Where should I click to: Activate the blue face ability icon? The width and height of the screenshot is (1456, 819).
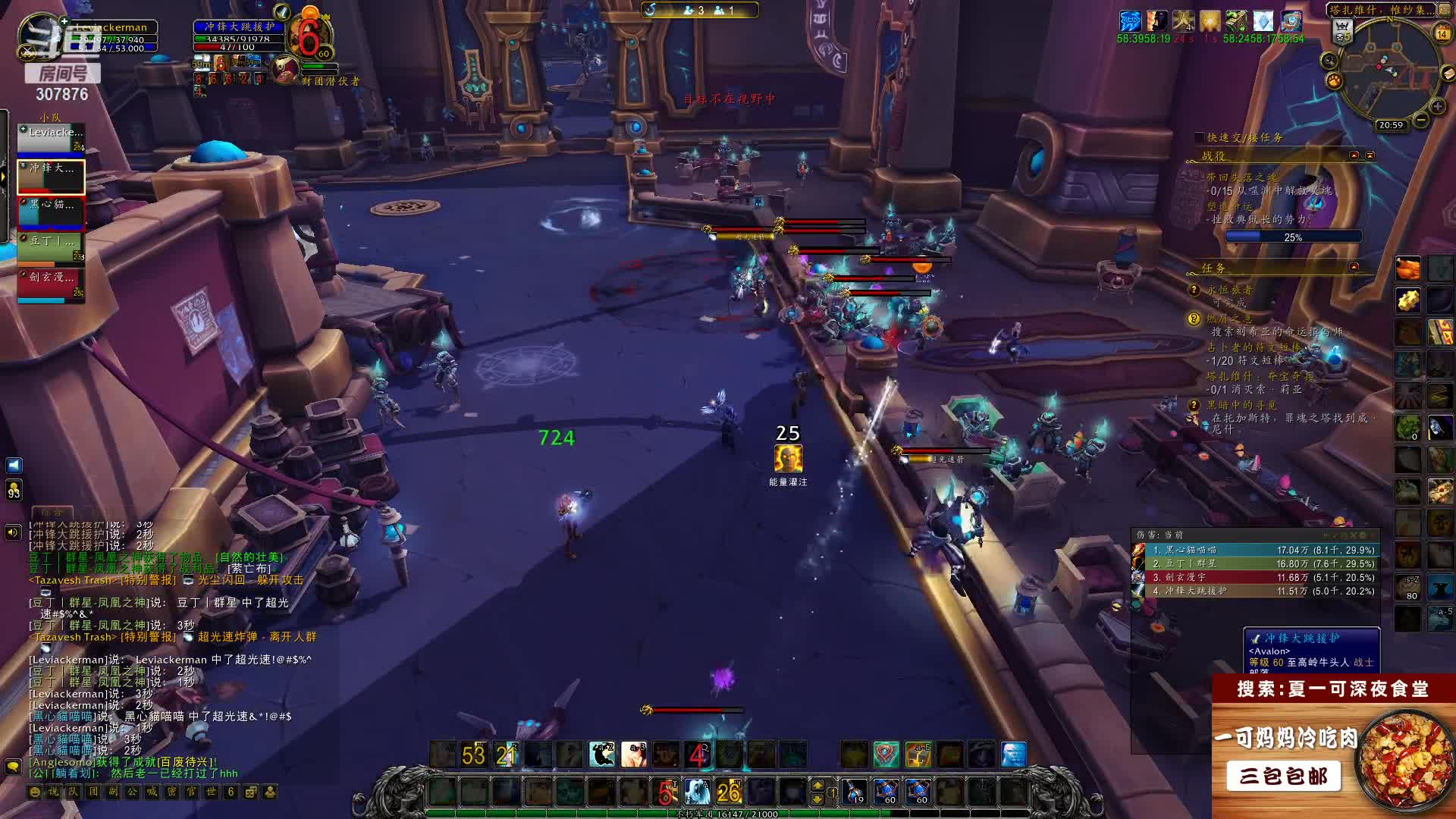pos(1013,755)
